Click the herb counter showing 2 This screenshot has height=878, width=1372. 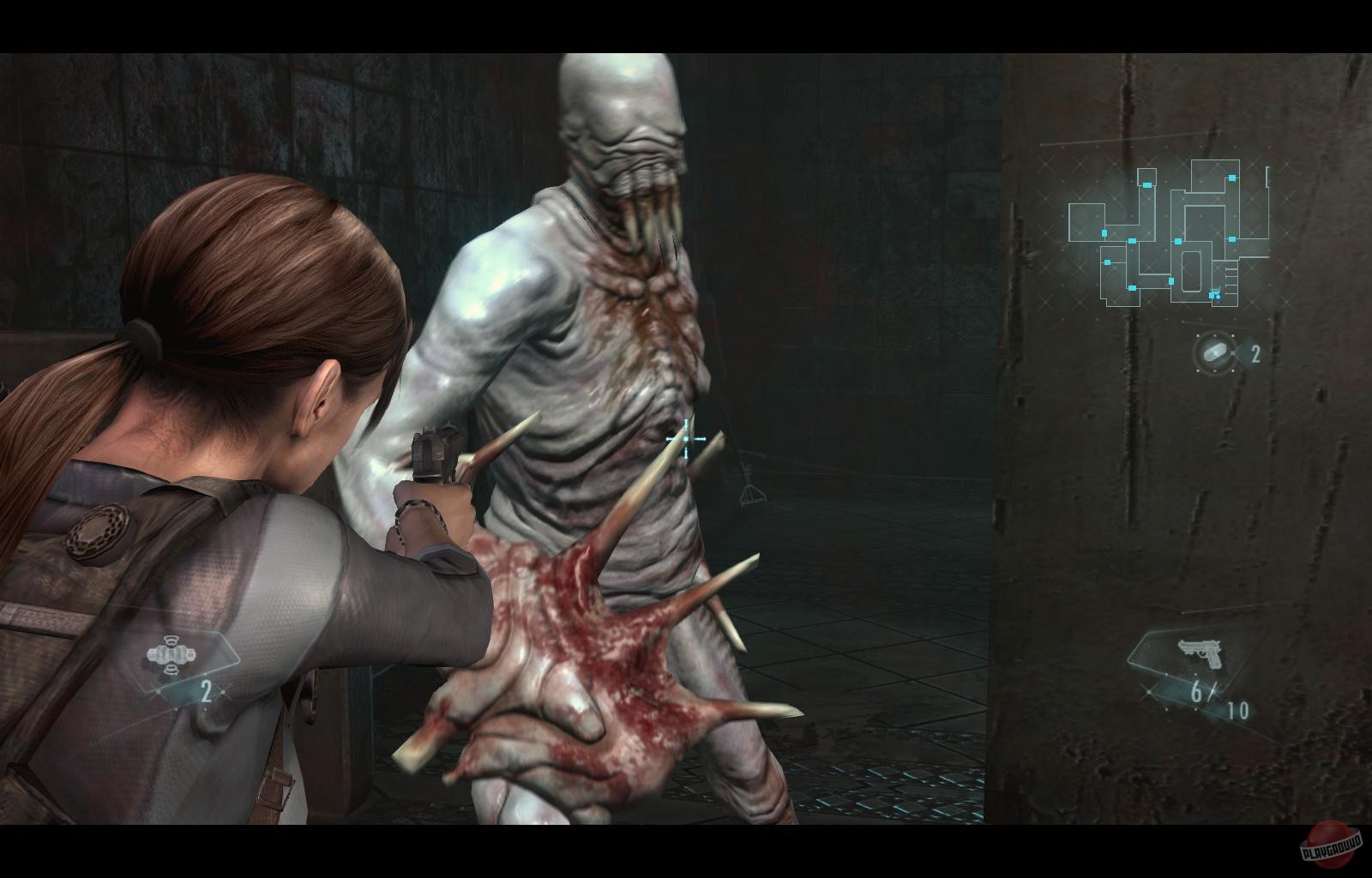click(1255, 352)
